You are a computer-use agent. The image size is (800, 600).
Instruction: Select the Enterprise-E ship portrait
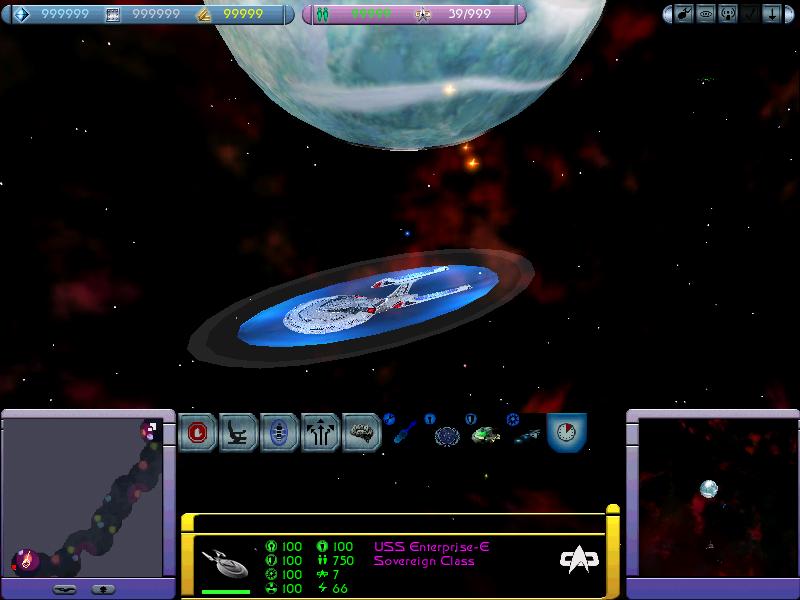tap(226, 562)
